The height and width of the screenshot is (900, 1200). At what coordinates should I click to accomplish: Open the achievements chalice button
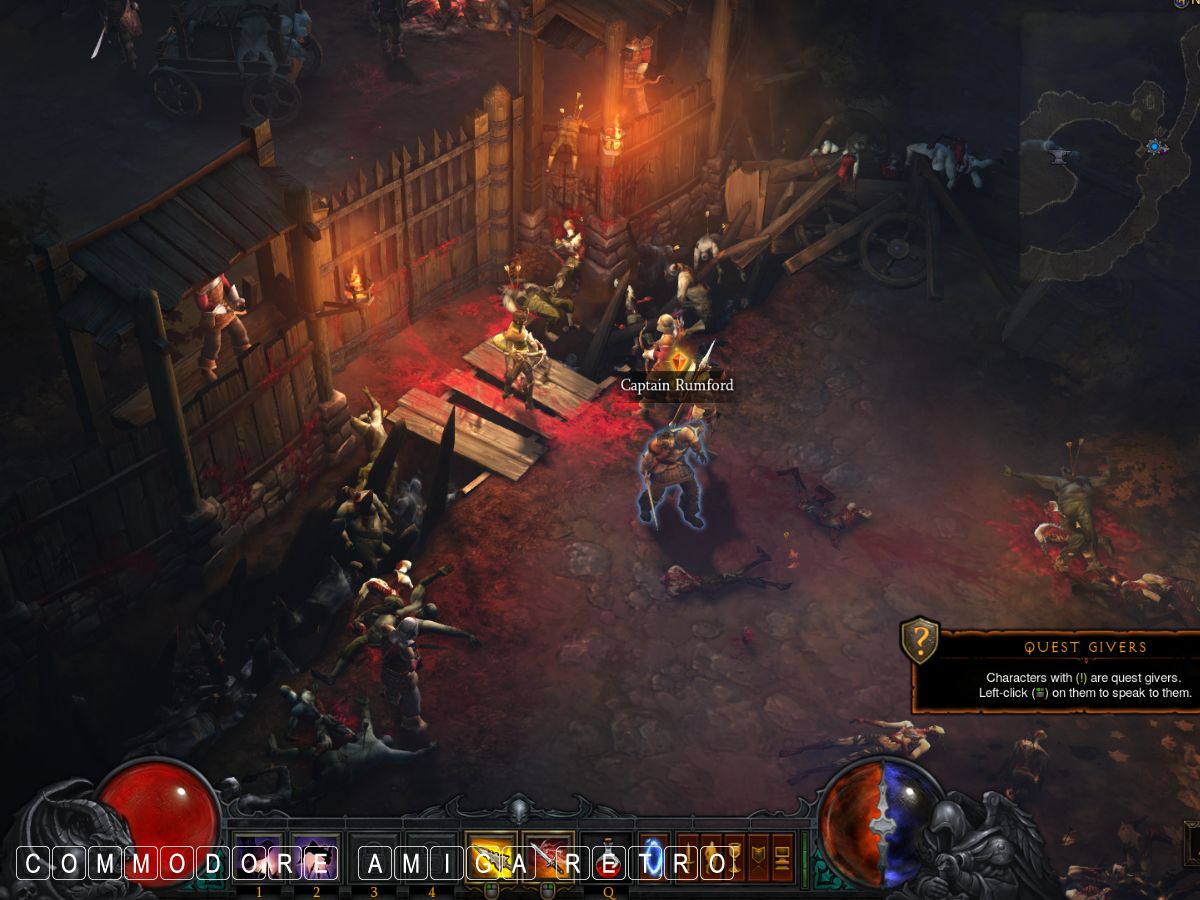[735, 857]
